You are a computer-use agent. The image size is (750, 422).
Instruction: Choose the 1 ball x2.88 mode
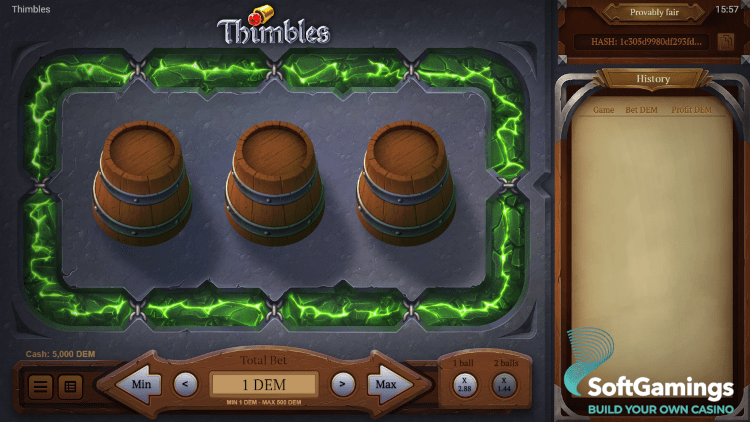tap(465, 384)
